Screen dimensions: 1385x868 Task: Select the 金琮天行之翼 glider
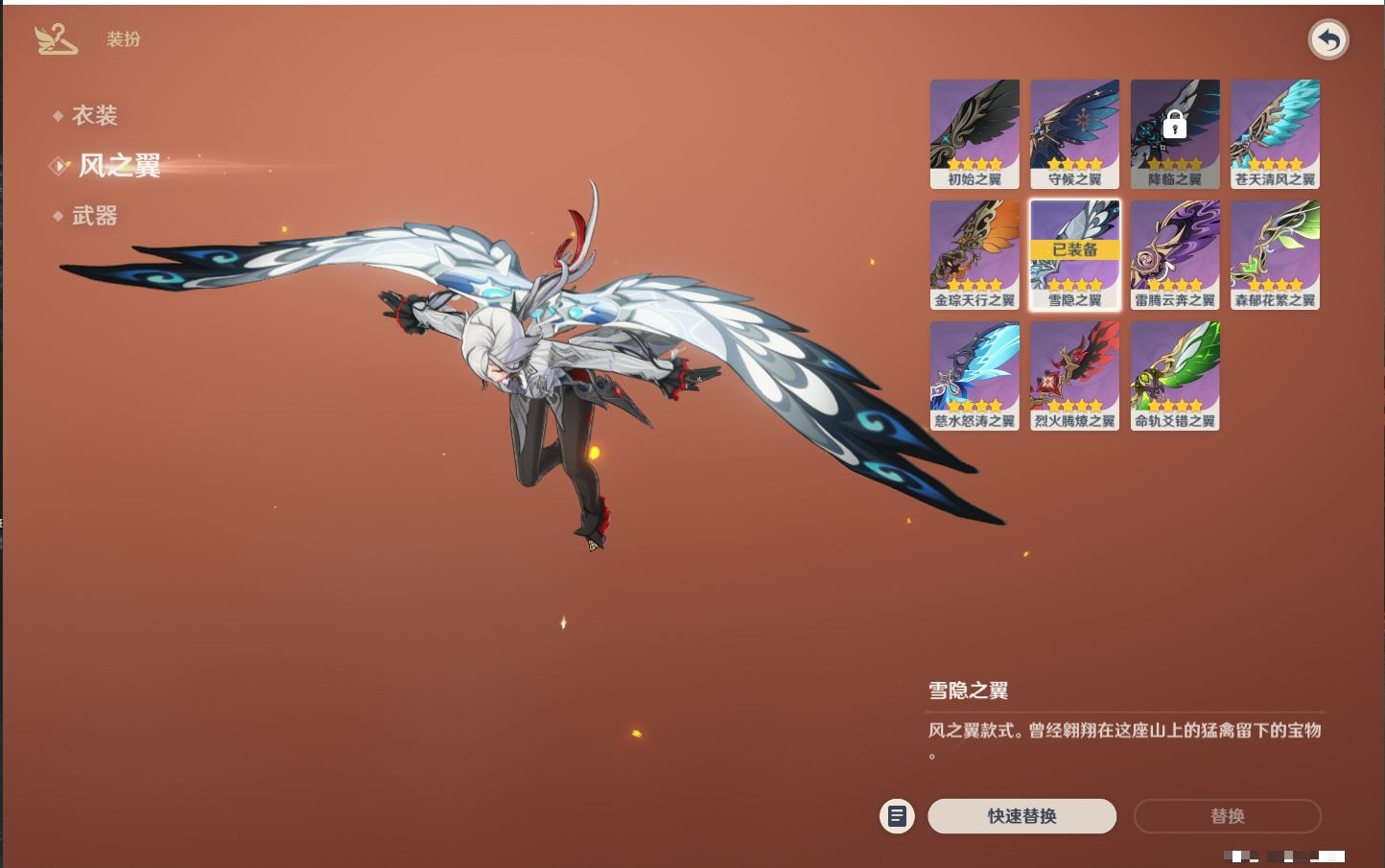(974, 254)
